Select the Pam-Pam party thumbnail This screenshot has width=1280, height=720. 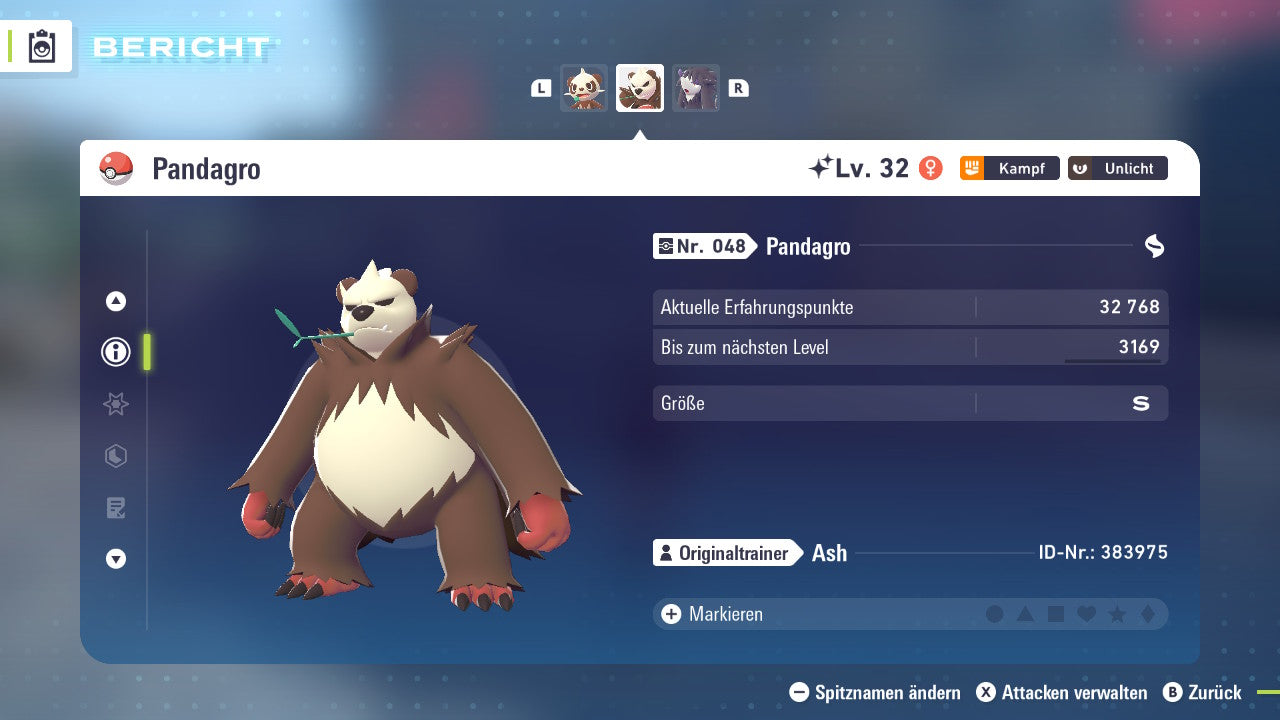click(x=584, y=88)
